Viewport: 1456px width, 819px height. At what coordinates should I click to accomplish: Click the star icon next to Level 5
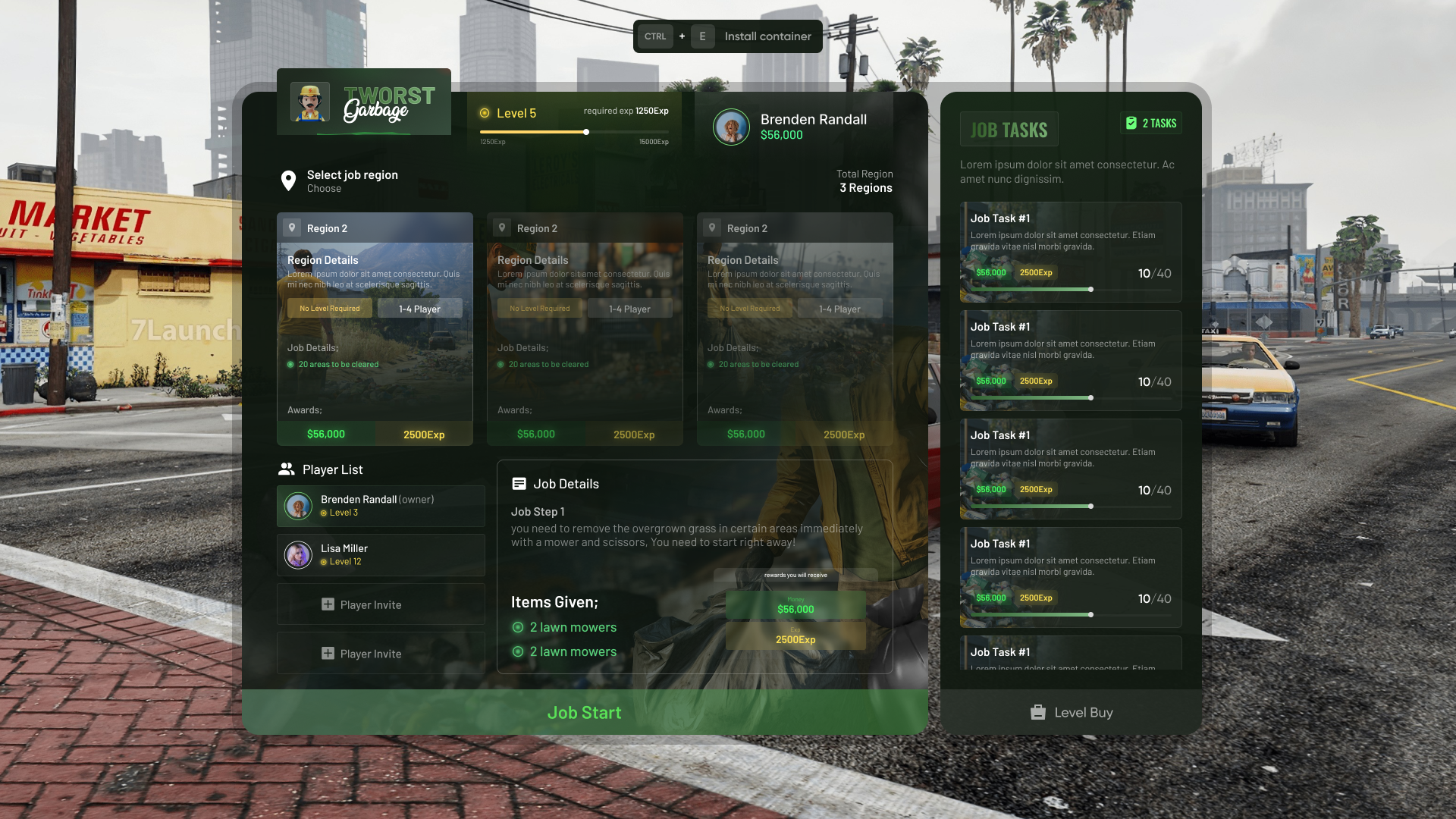[485, 113]
